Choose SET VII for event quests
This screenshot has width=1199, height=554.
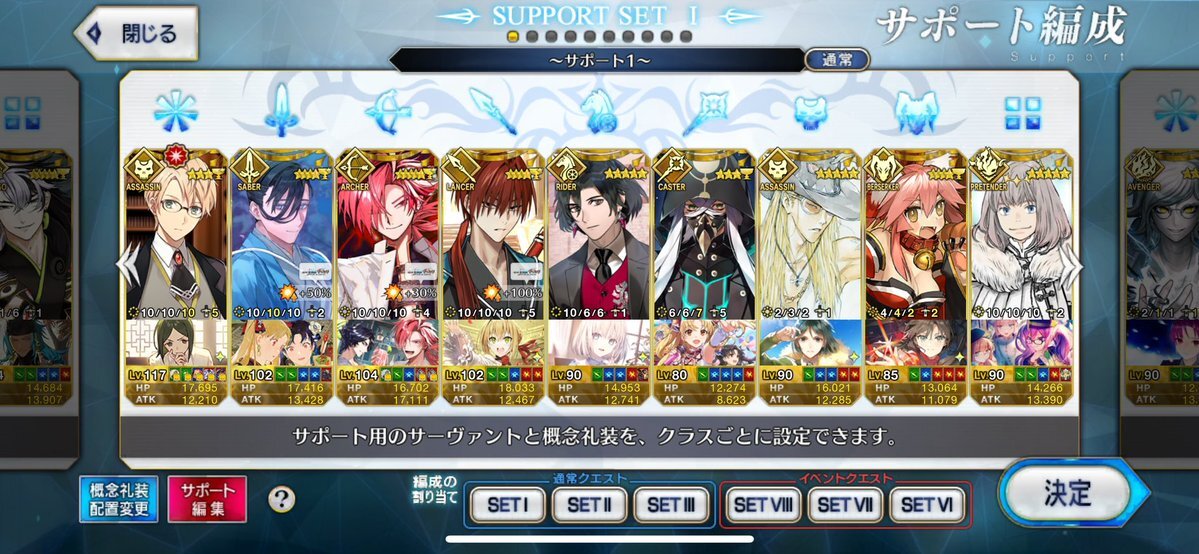tap(846, 505)
